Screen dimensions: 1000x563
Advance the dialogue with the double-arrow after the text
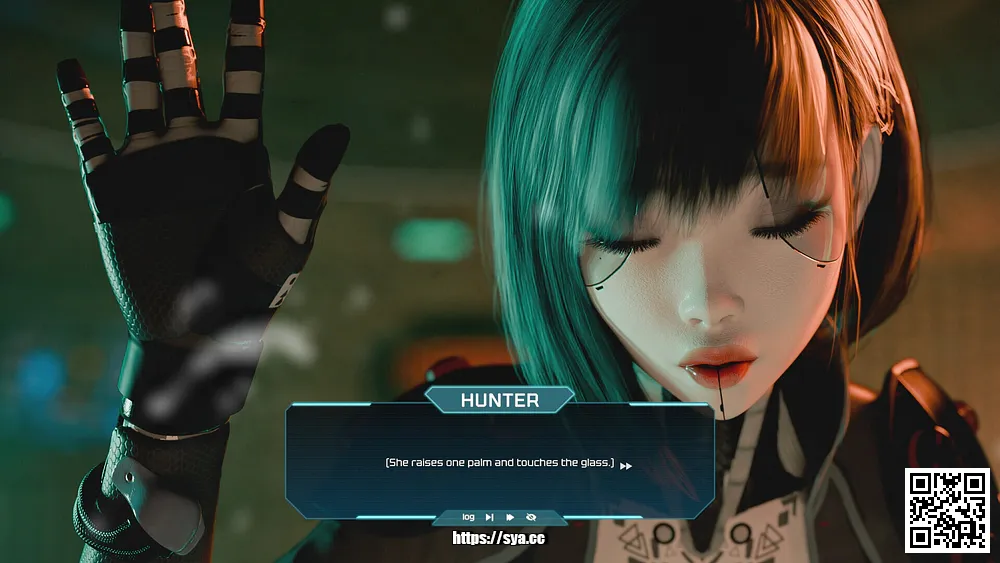626,466
